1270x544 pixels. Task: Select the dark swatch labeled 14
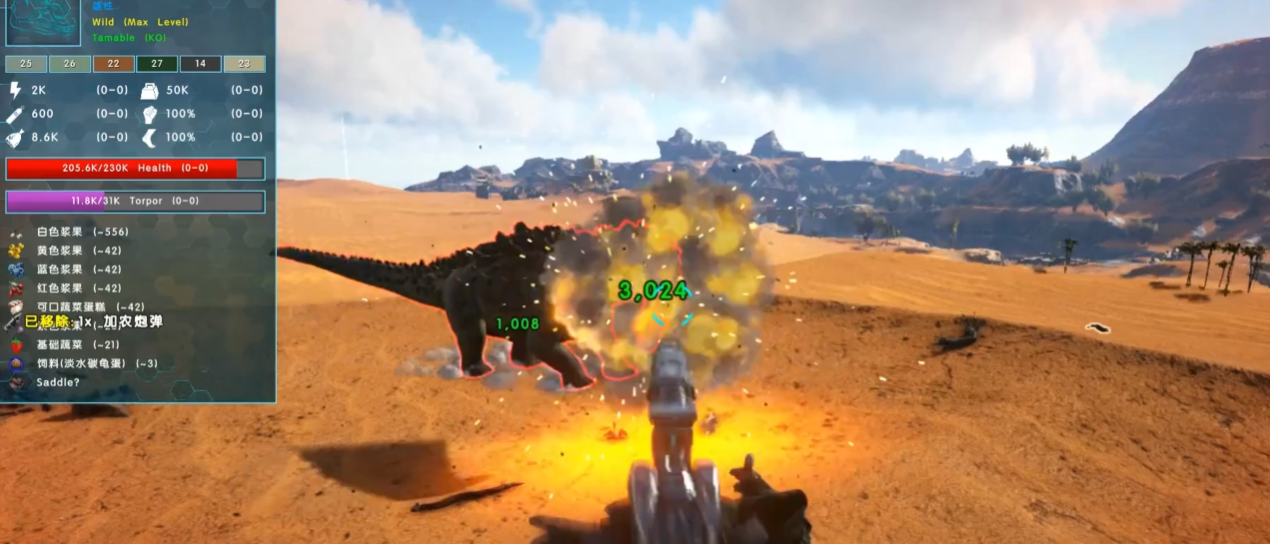(200, 64)
